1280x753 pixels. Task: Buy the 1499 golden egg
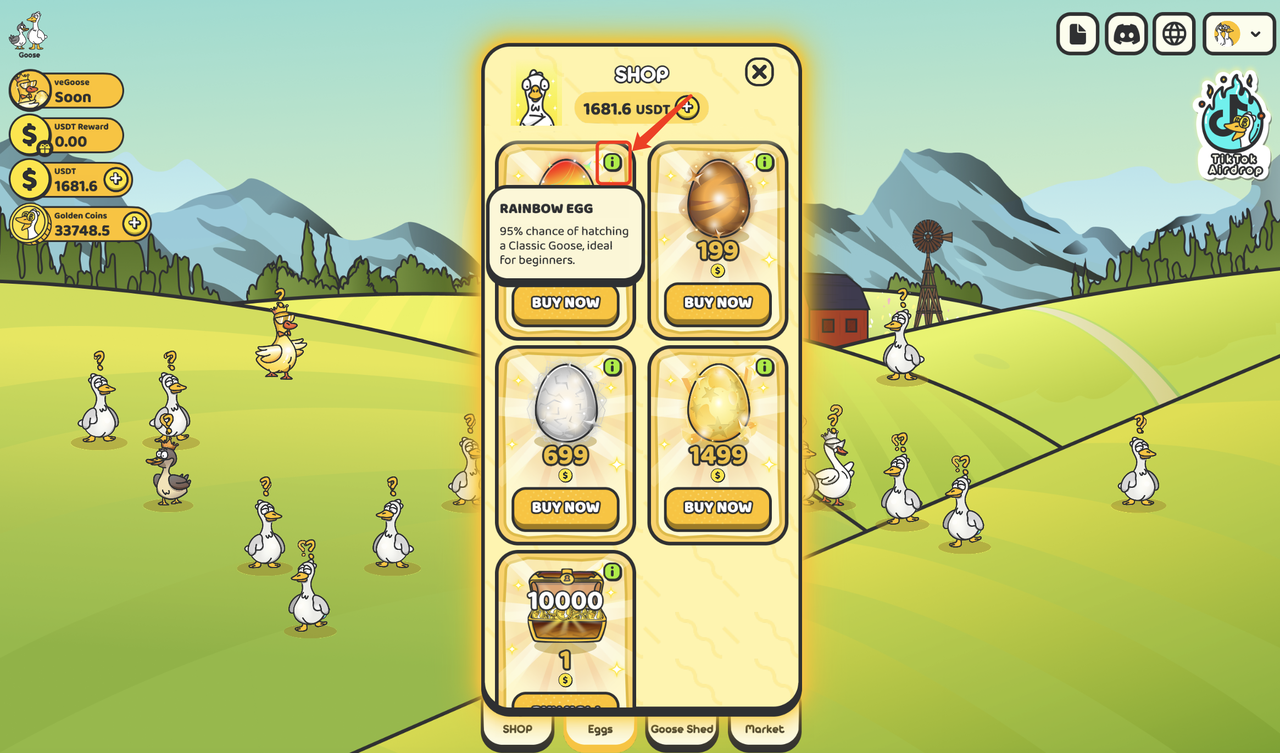click(x=717, y=507)
